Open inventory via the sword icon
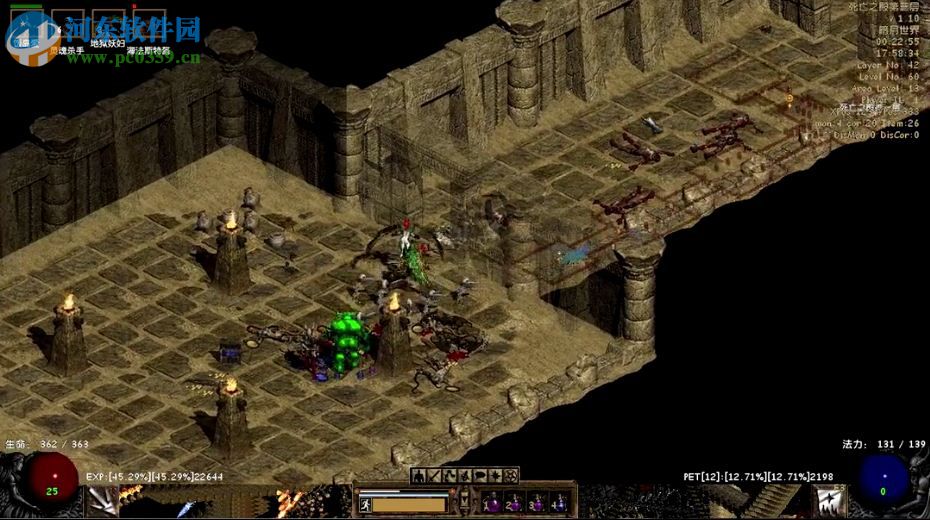930x520 pixels. pyautogui.click(x=434, y=476)
